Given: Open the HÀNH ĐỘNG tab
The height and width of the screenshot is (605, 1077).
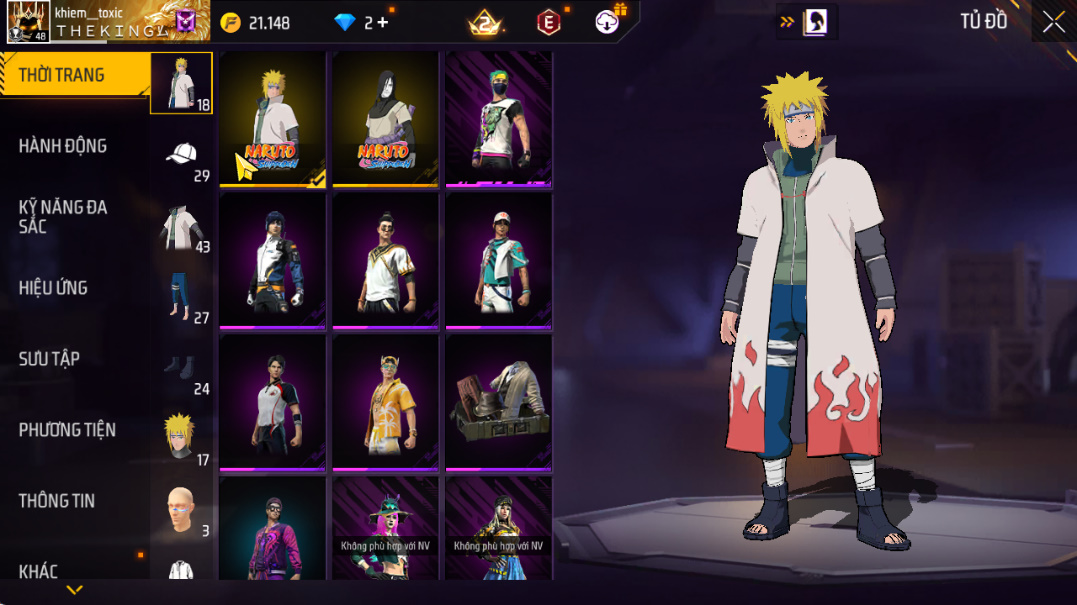Looking at the screenshot, I should [62, 146].
